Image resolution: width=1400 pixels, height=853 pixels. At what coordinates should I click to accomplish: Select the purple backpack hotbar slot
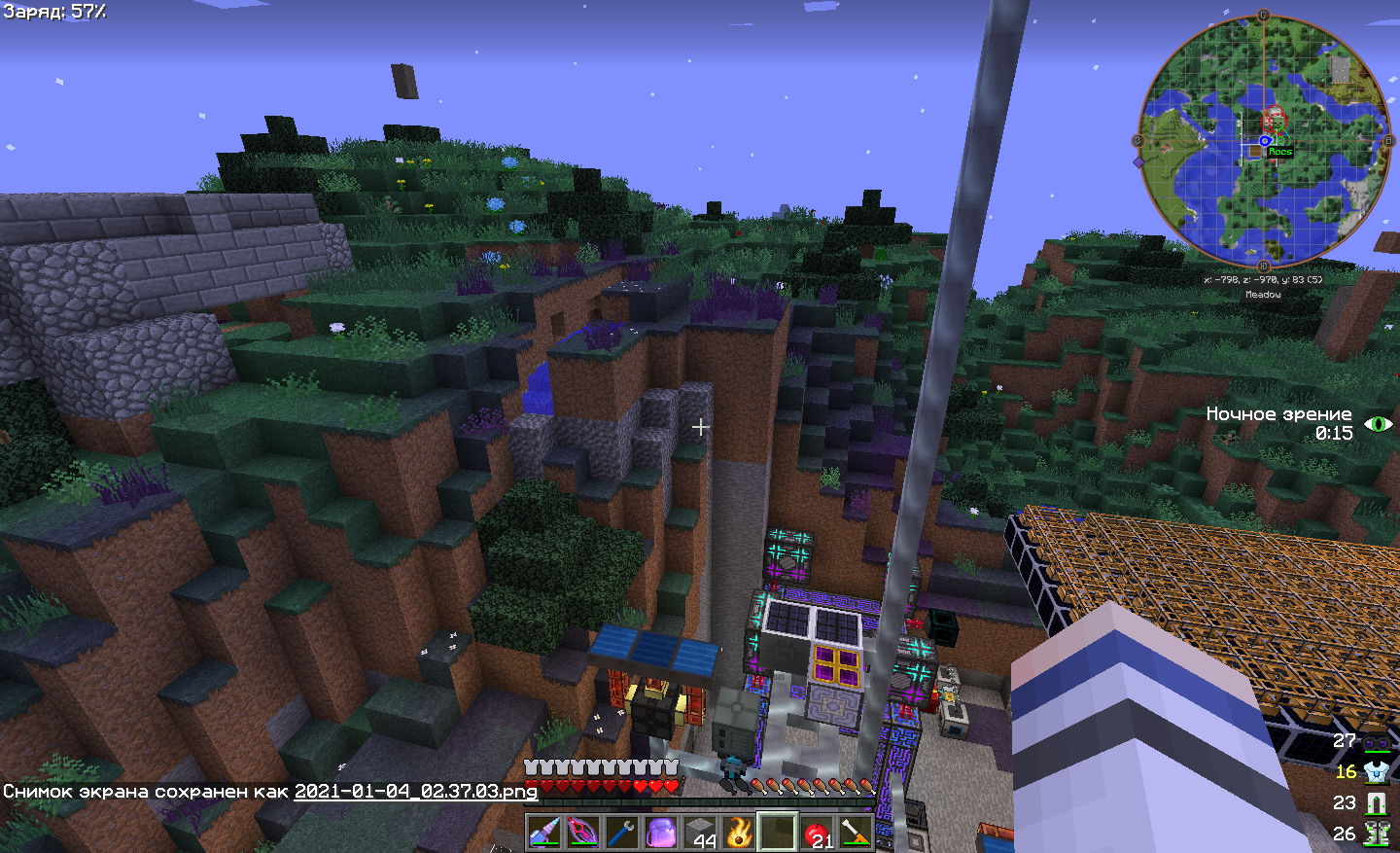coord(661,833)
